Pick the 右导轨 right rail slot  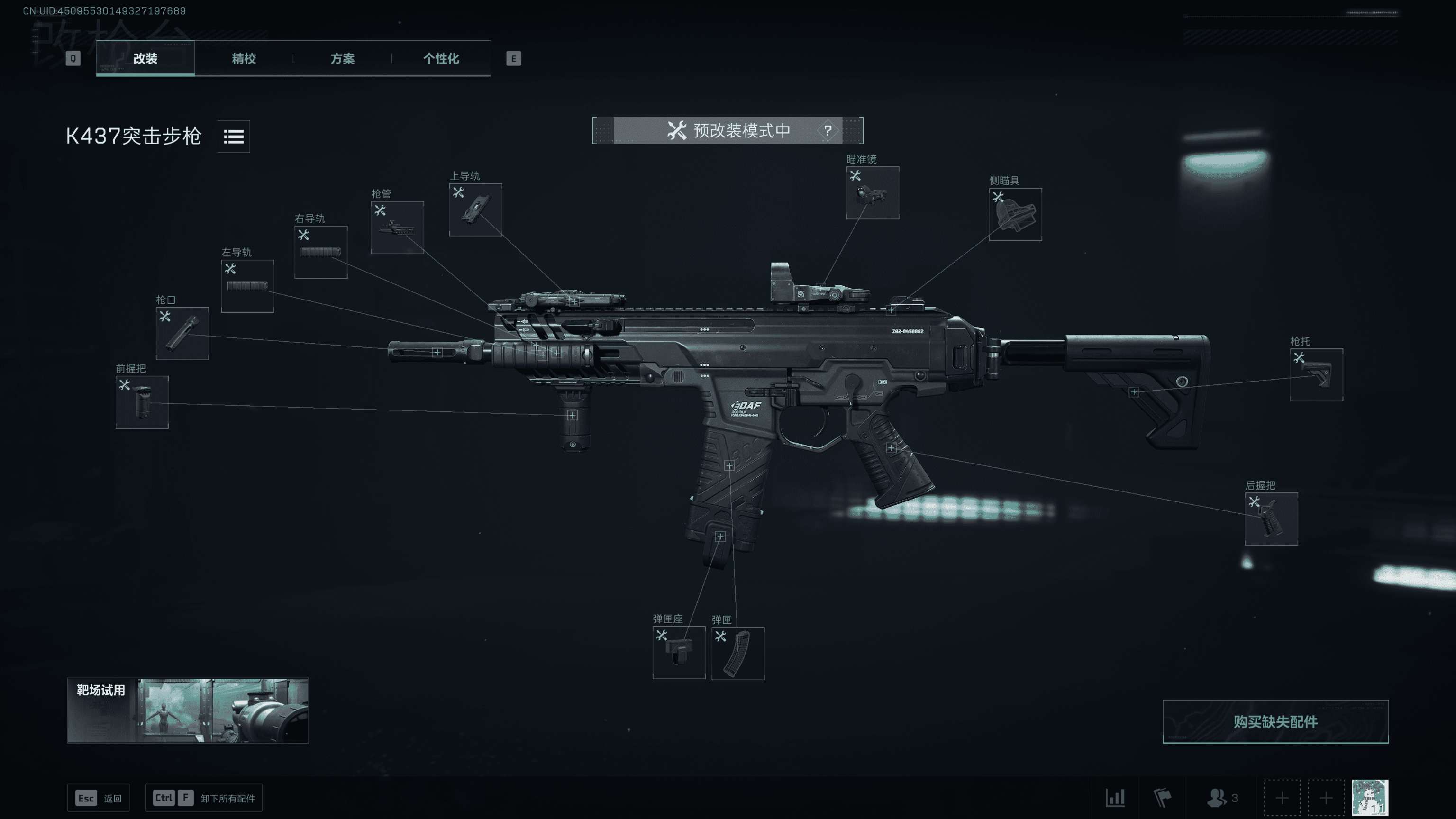320,252
